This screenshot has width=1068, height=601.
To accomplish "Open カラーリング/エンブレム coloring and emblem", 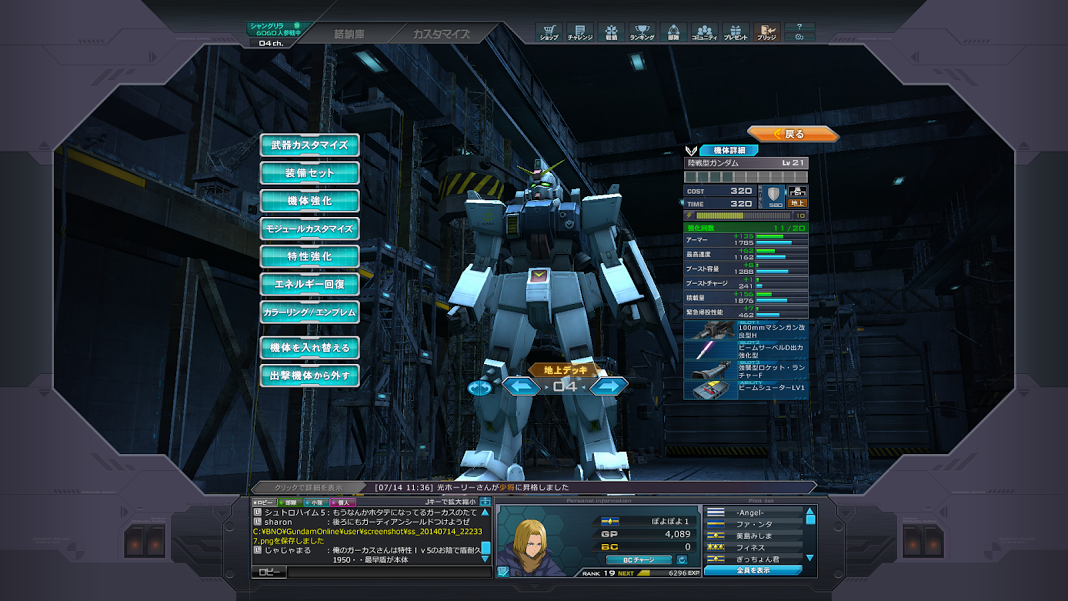I will pyautogui.click(x=310, y=313).
